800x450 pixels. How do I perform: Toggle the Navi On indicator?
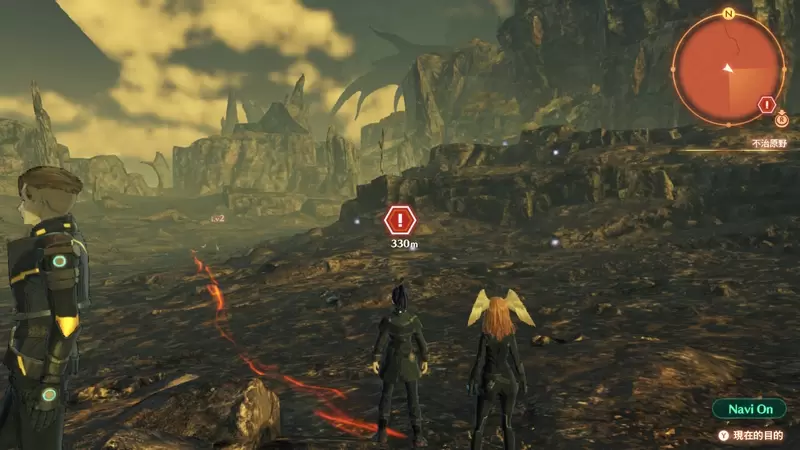point(749,409)
